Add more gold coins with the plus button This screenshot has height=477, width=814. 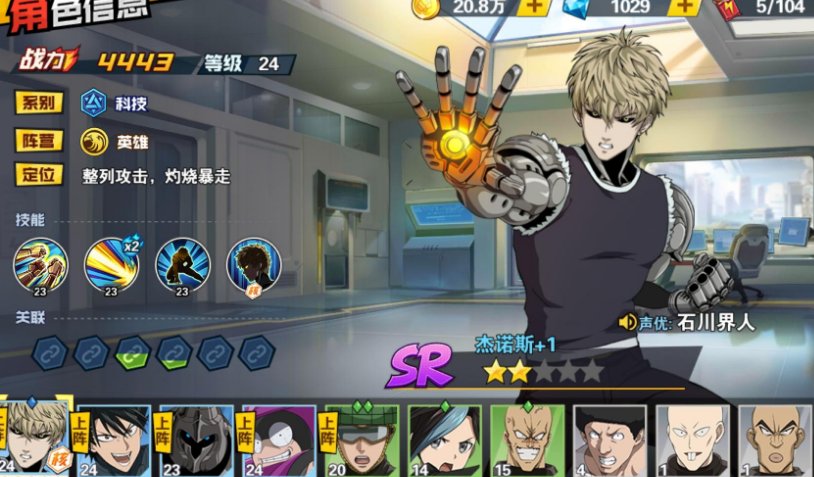(535, 6)
